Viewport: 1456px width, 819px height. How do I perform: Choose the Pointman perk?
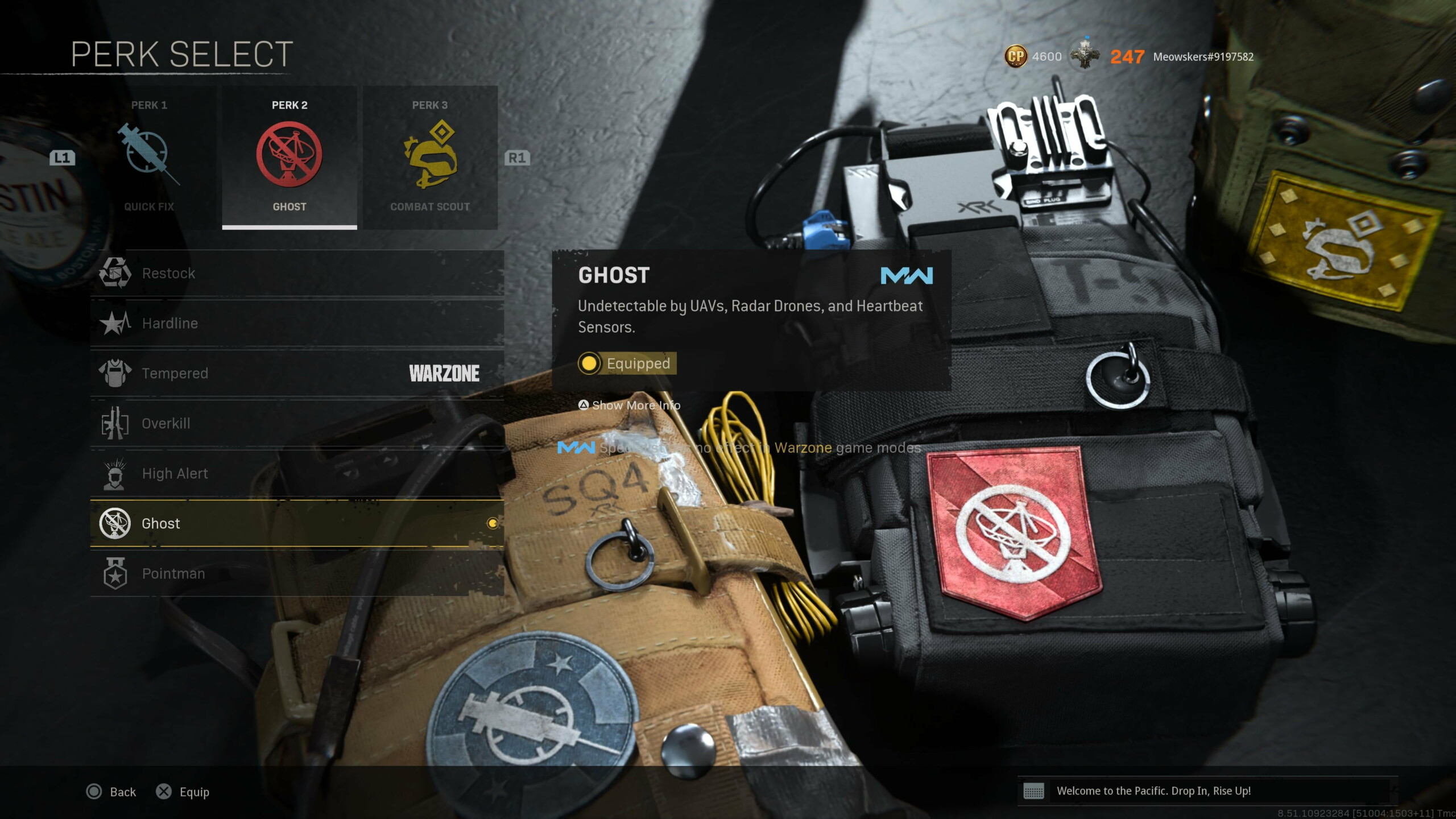pyautogui.click(x=297, y=573)
